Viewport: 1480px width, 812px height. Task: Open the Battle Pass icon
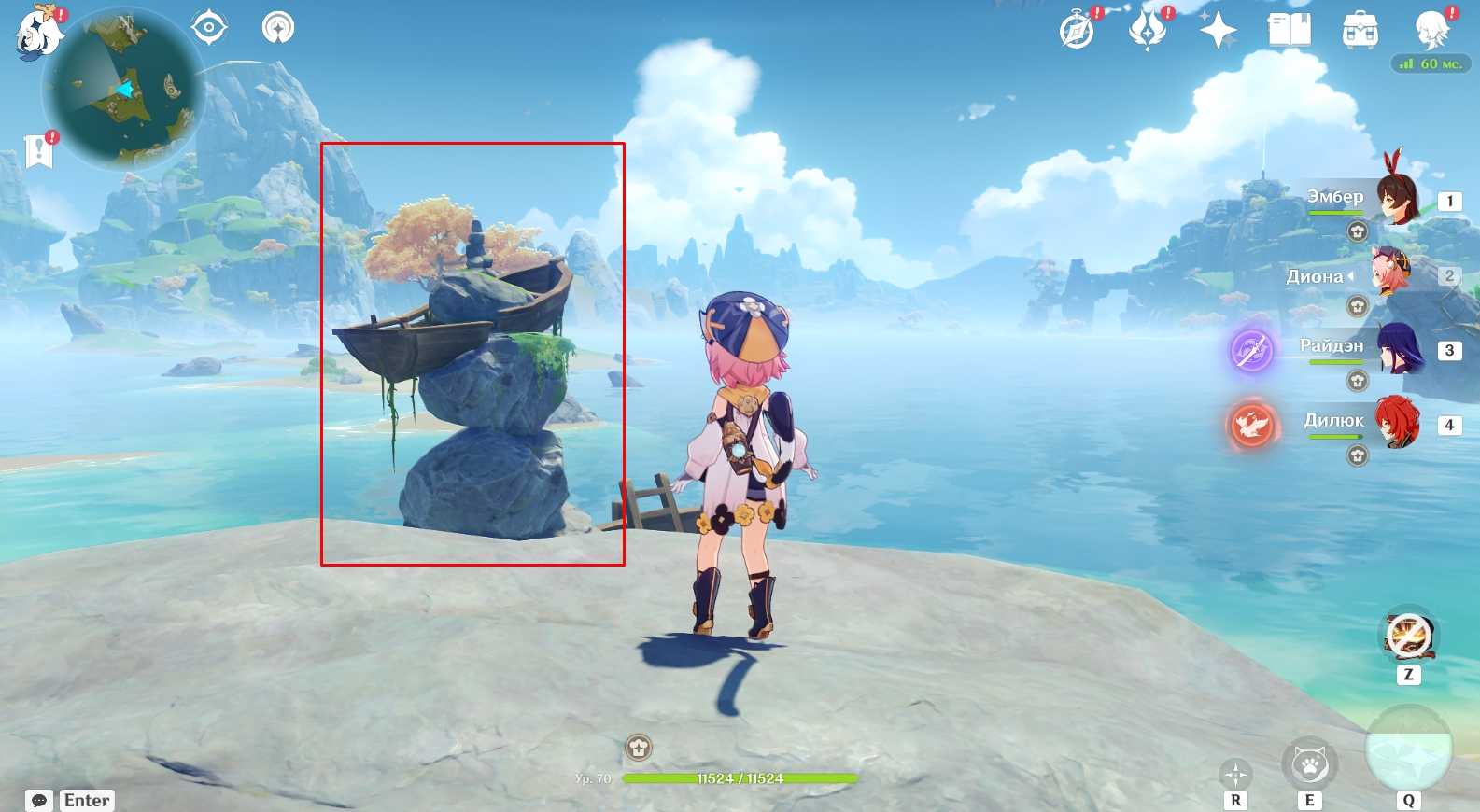point(1148,30)
